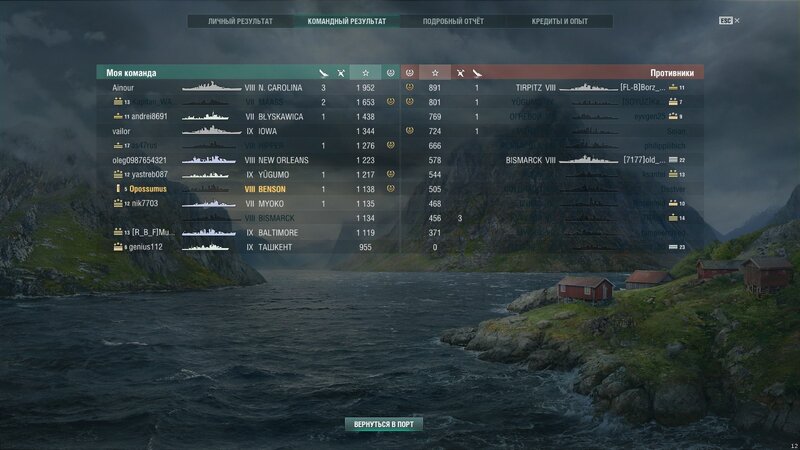Image resolution: width=800 pixels, height=450 pixels.
Task: Sort enemy team by experience star column
Action: (x=434, y=73)
